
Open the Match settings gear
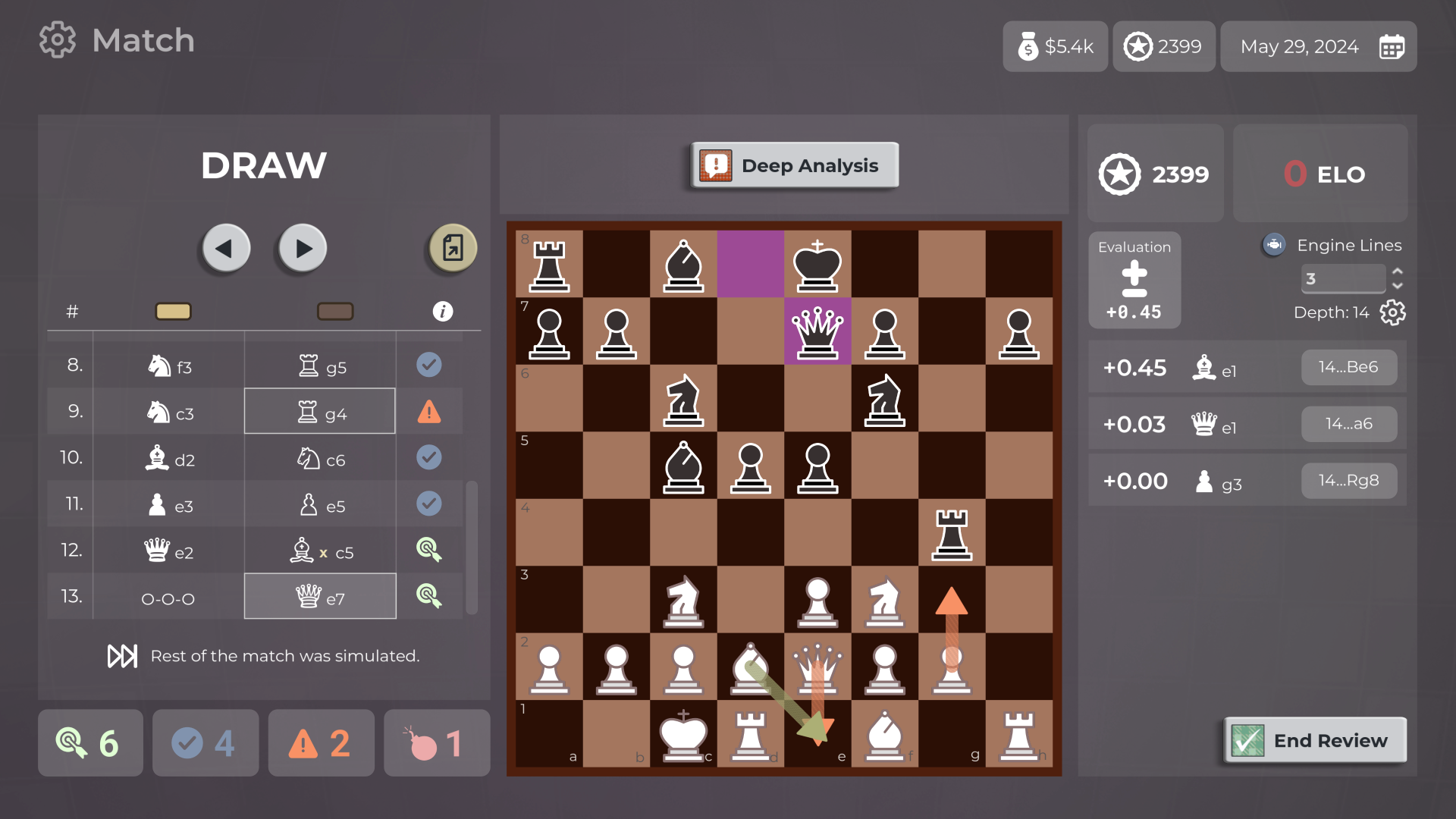57,39
